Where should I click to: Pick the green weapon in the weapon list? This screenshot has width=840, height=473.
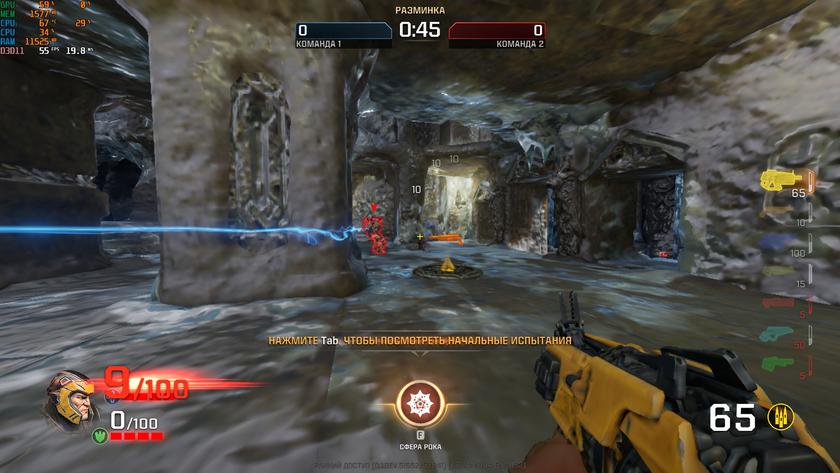777,362
